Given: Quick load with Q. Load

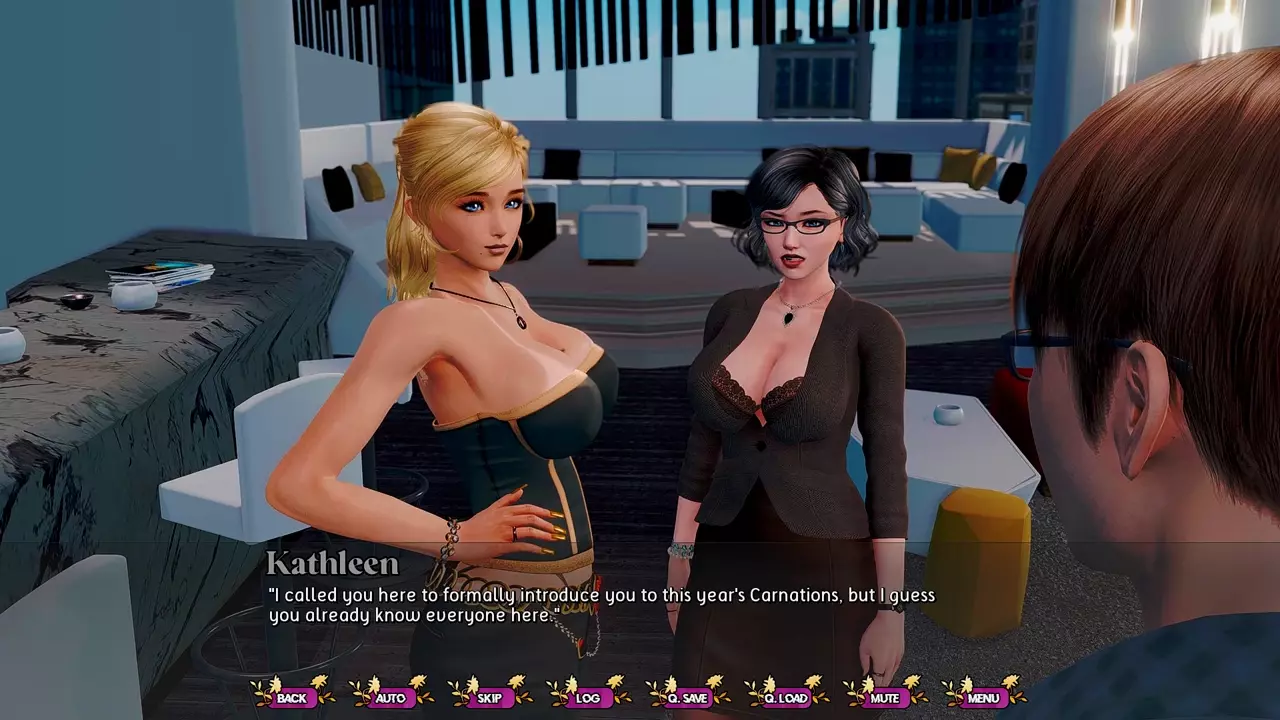Looking at the screenshot, I should click(786, 697).
